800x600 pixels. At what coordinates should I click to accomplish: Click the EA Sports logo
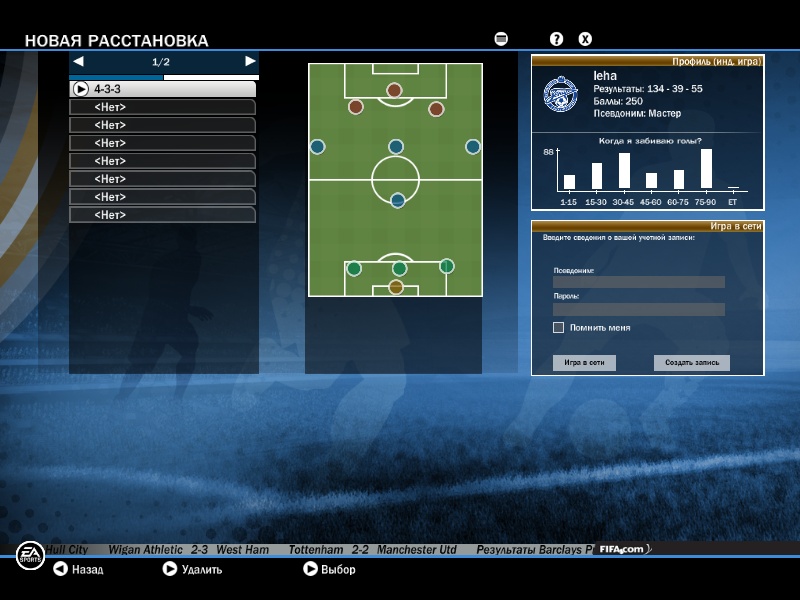[30, 555]
